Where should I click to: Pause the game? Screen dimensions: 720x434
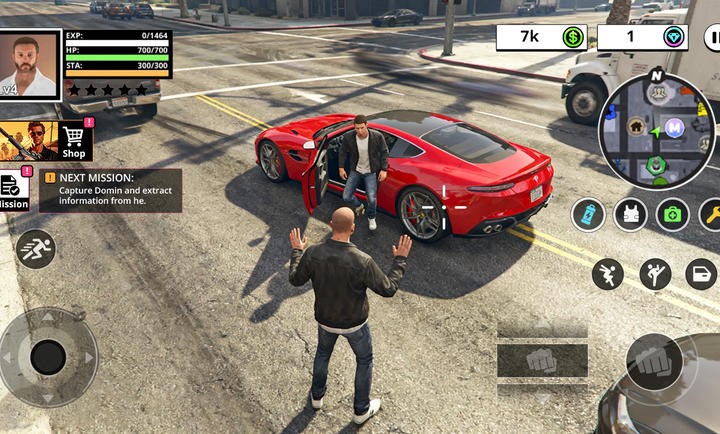712,38
